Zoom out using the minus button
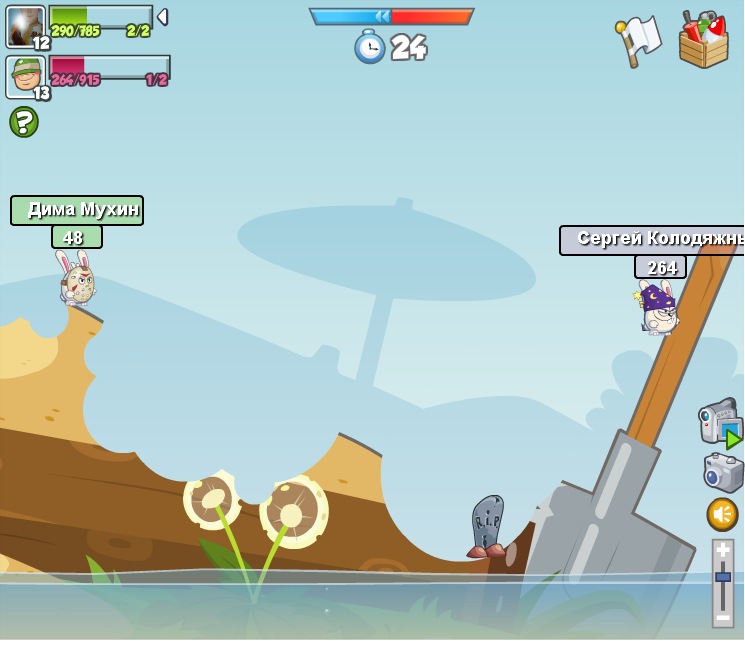Viewport: 745px width, 650px height. [x=722, y=617]
